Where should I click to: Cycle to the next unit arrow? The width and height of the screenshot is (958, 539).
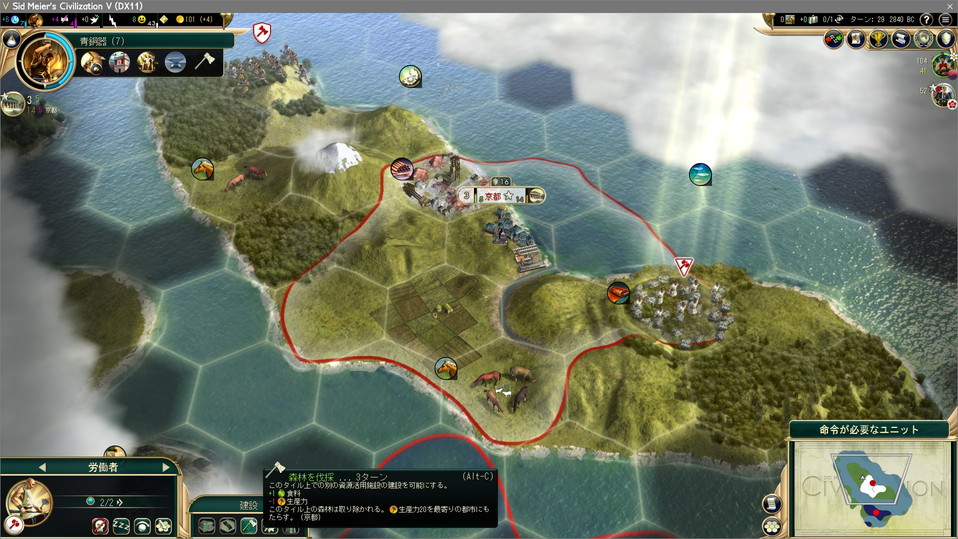165,467
